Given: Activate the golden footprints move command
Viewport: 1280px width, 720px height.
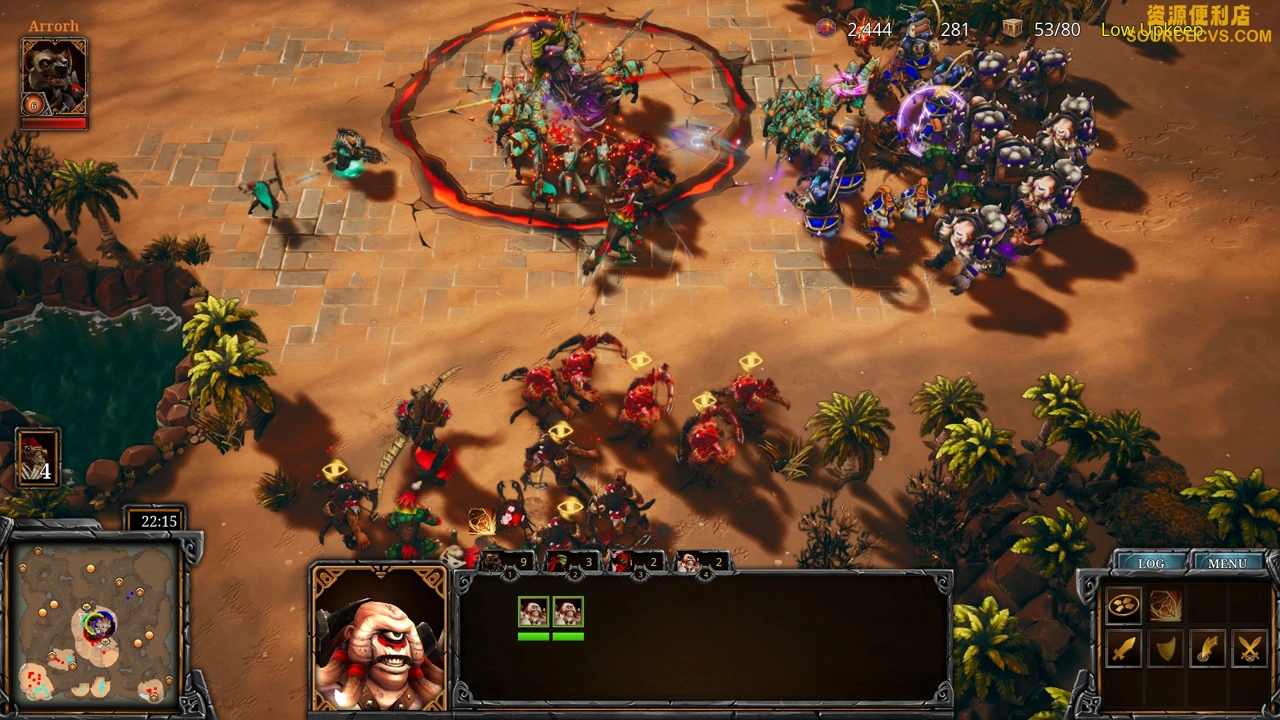Looking at the screenshot, I should [1123, 605].
